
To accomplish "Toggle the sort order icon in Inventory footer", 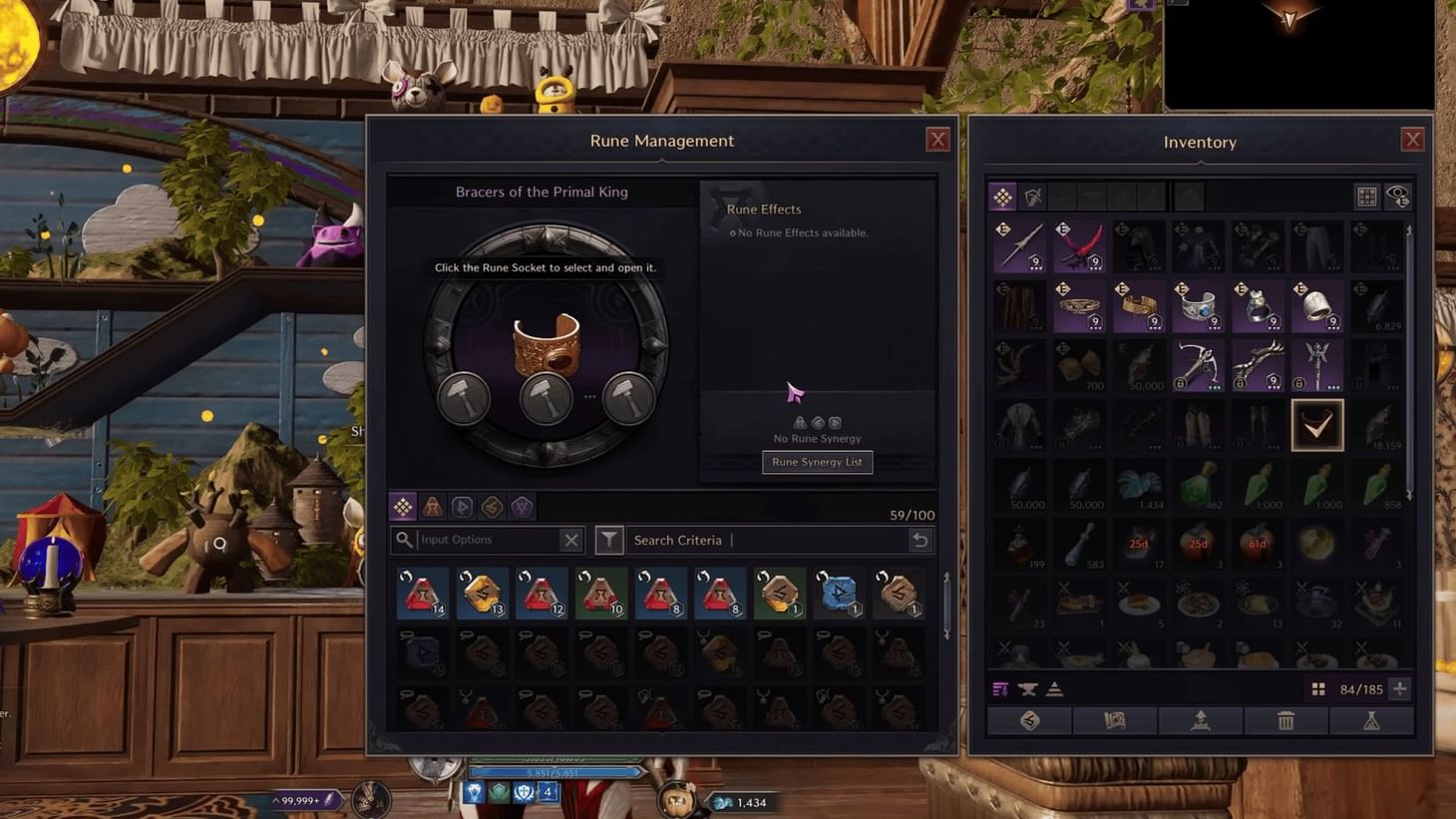I will (1000, 689).
